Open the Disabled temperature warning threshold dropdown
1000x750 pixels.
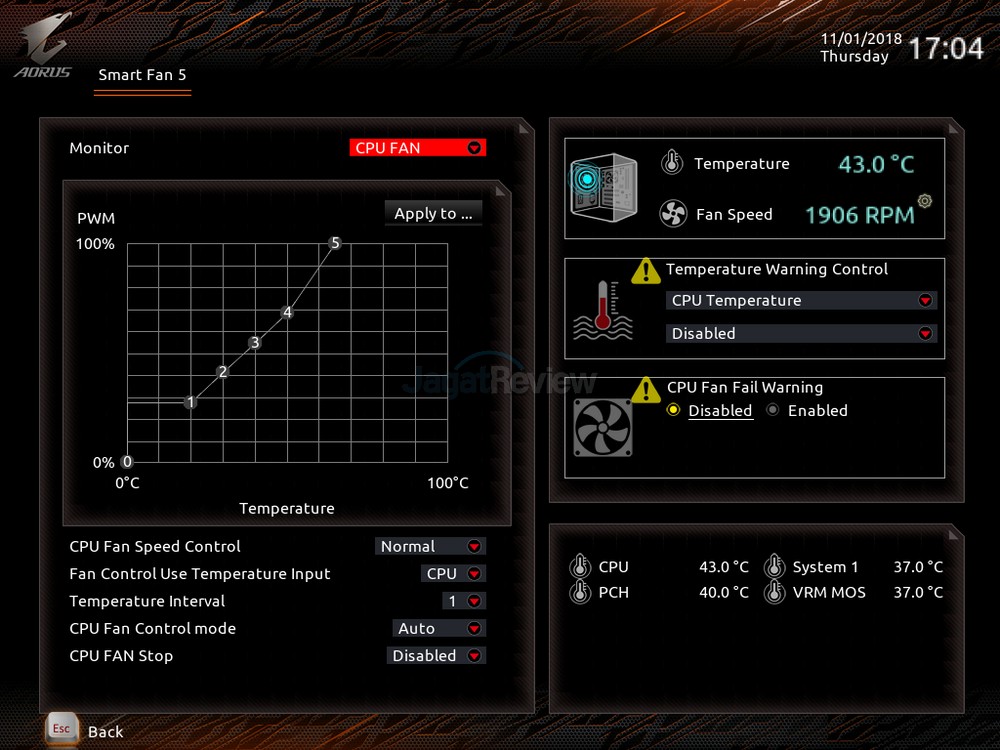coord(801,334)
